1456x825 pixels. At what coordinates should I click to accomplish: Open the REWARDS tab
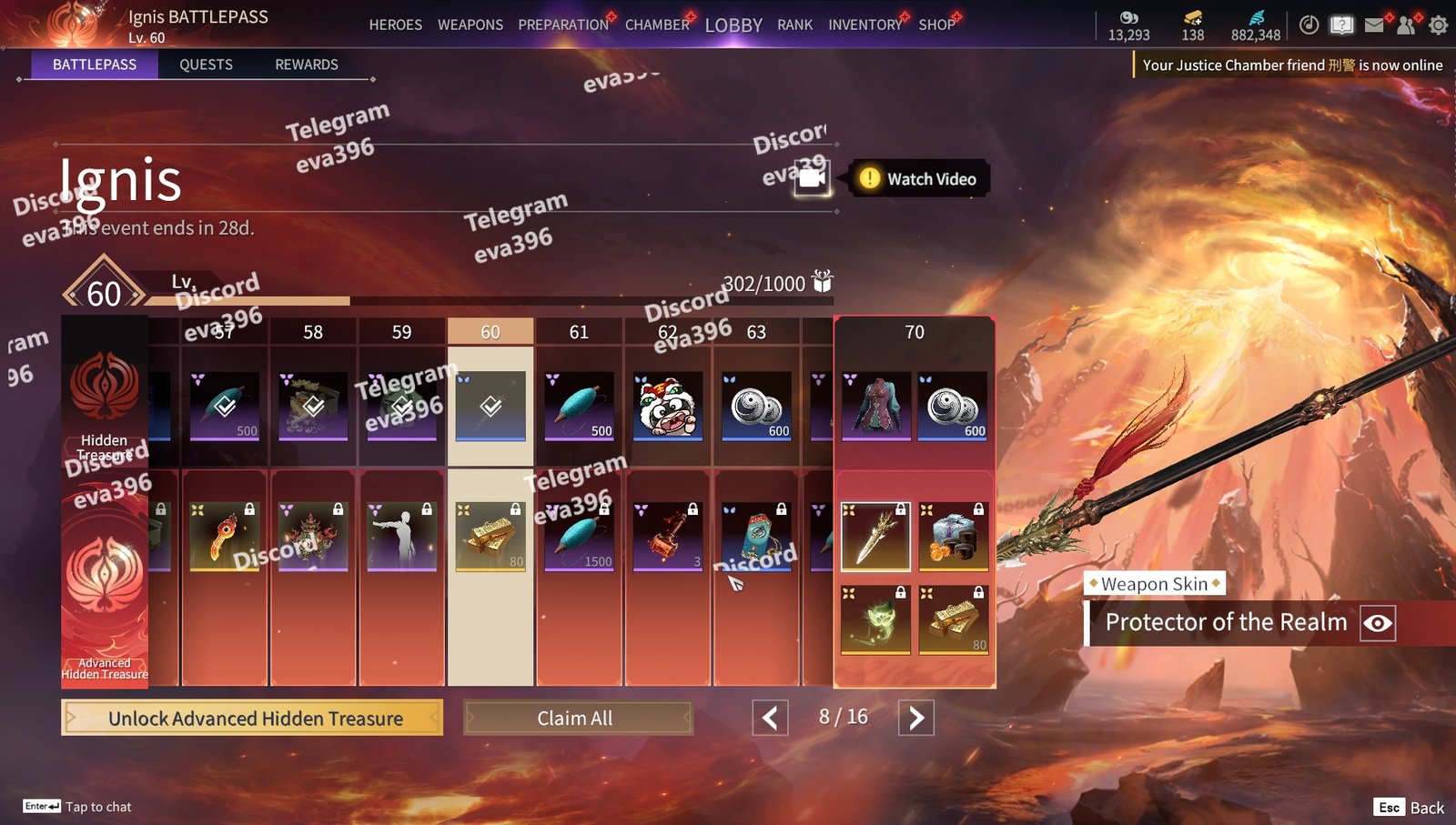click(307, 65)
